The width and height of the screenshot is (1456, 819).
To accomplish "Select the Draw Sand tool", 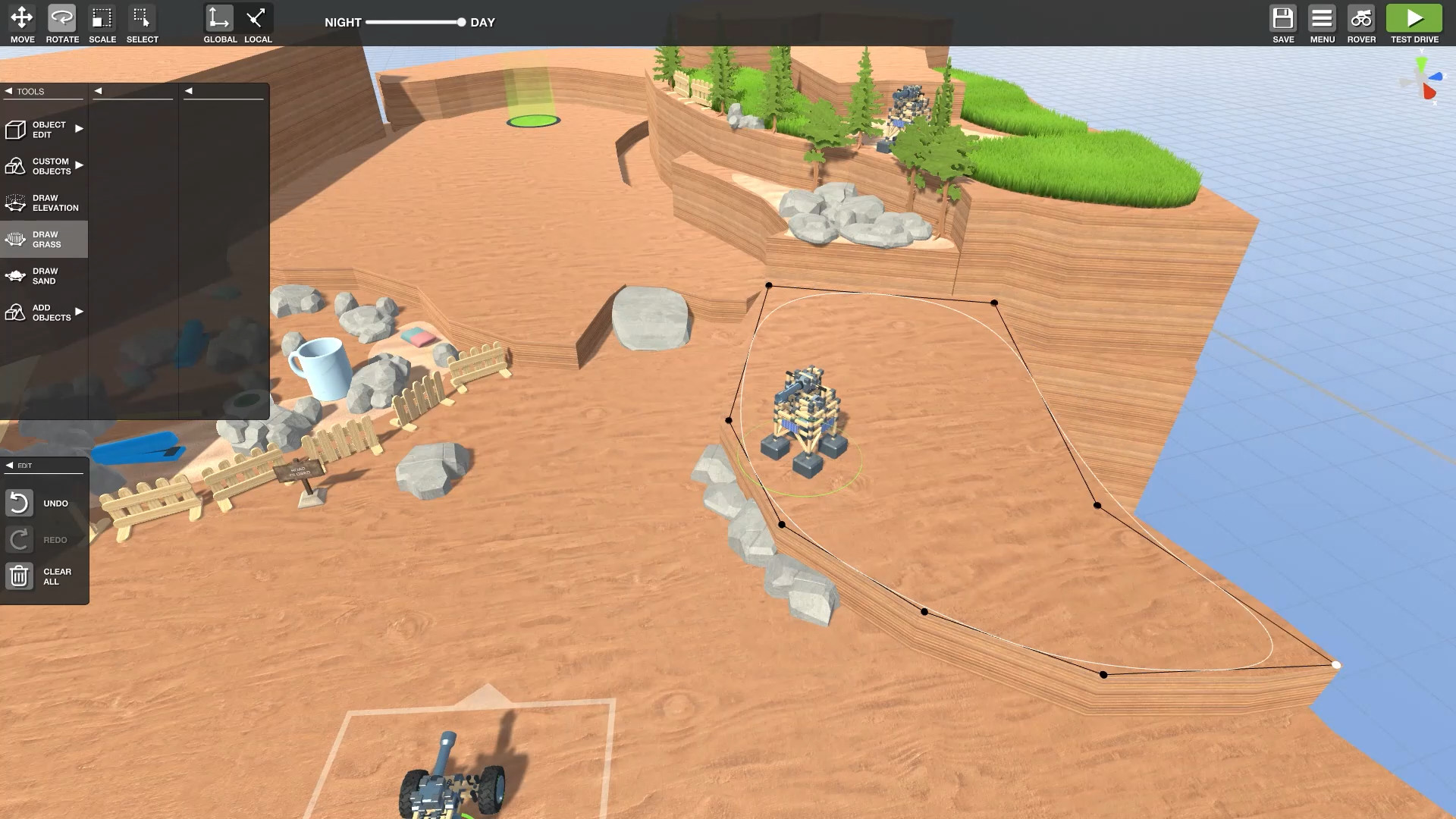I will (43, 275).
